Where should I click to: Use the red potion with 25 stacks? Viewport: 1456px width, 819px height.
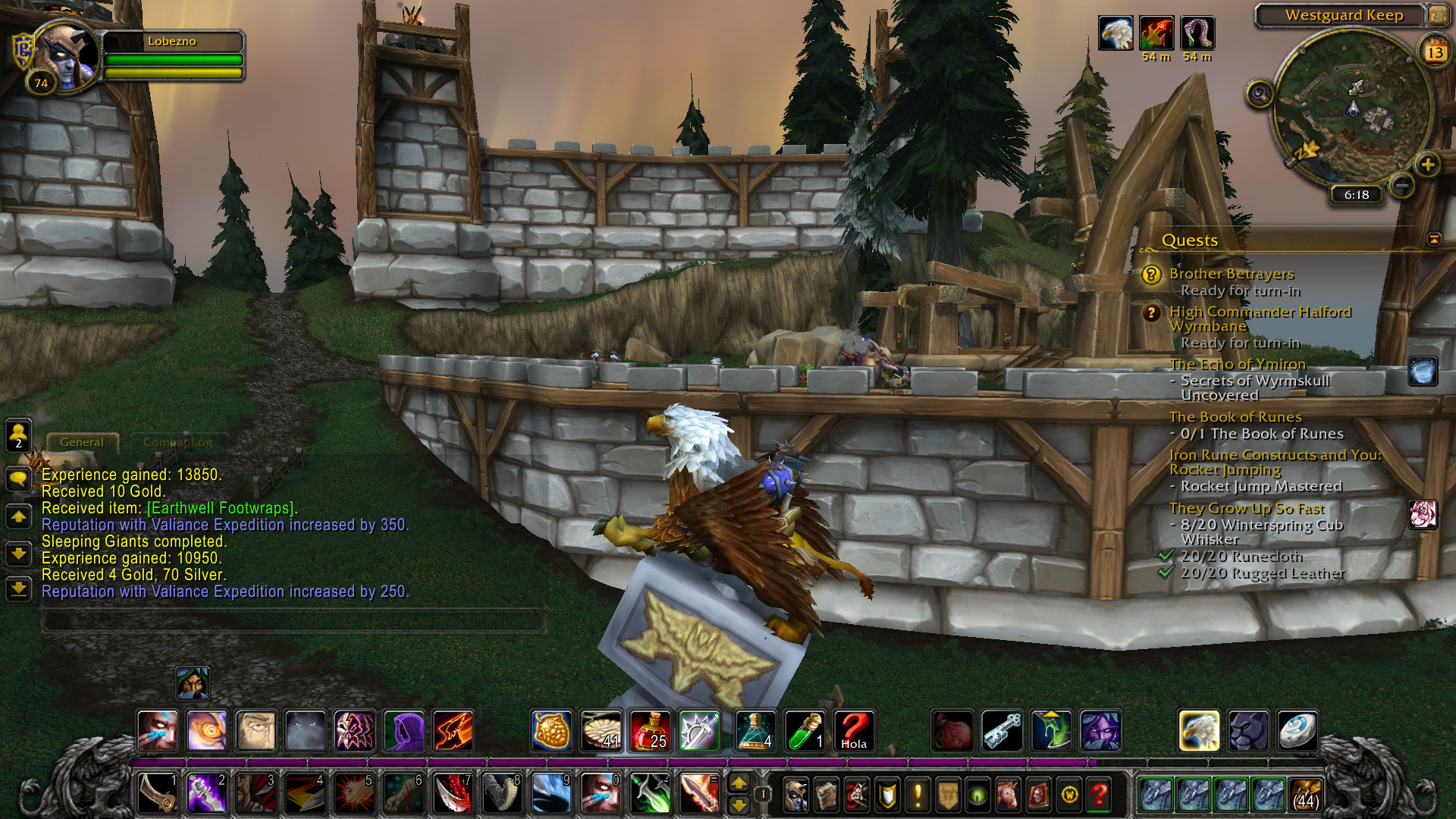tap(650, 731)
